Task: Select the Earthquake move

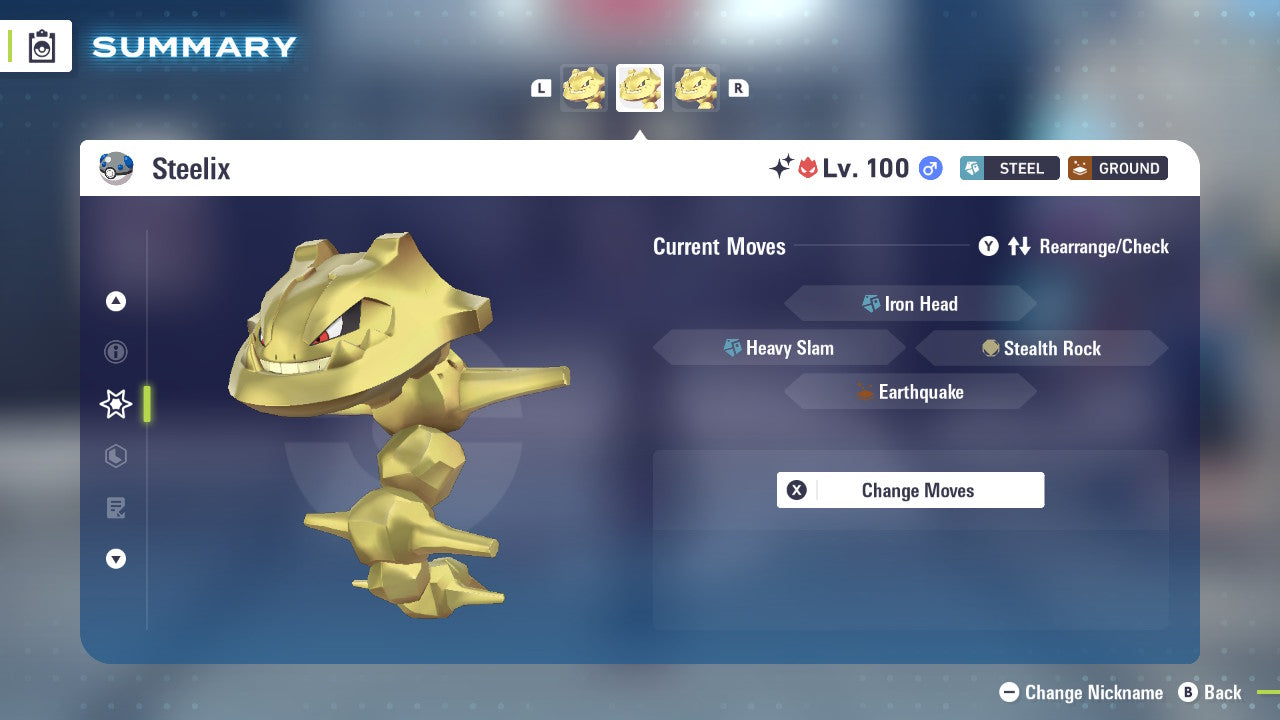Action: tap(910, 392)
